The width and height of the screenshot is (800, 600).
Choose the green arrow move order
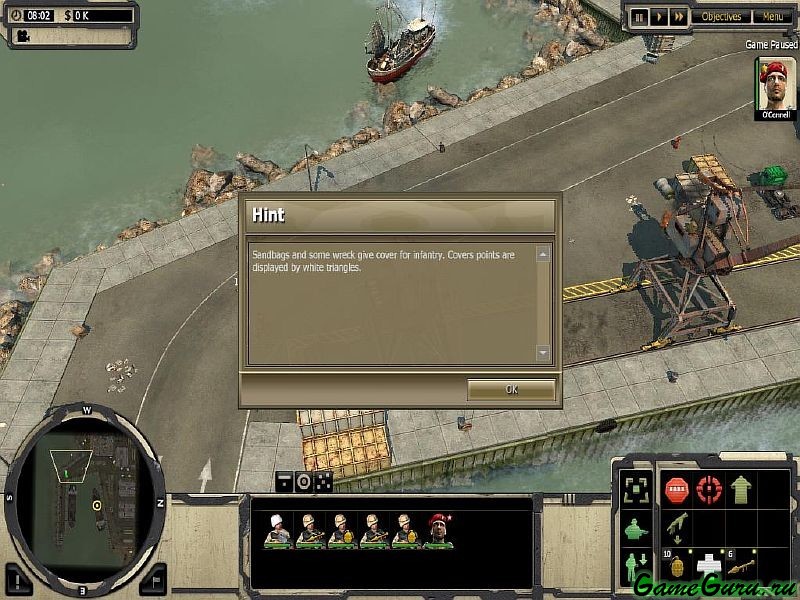(x=741, y=490)
